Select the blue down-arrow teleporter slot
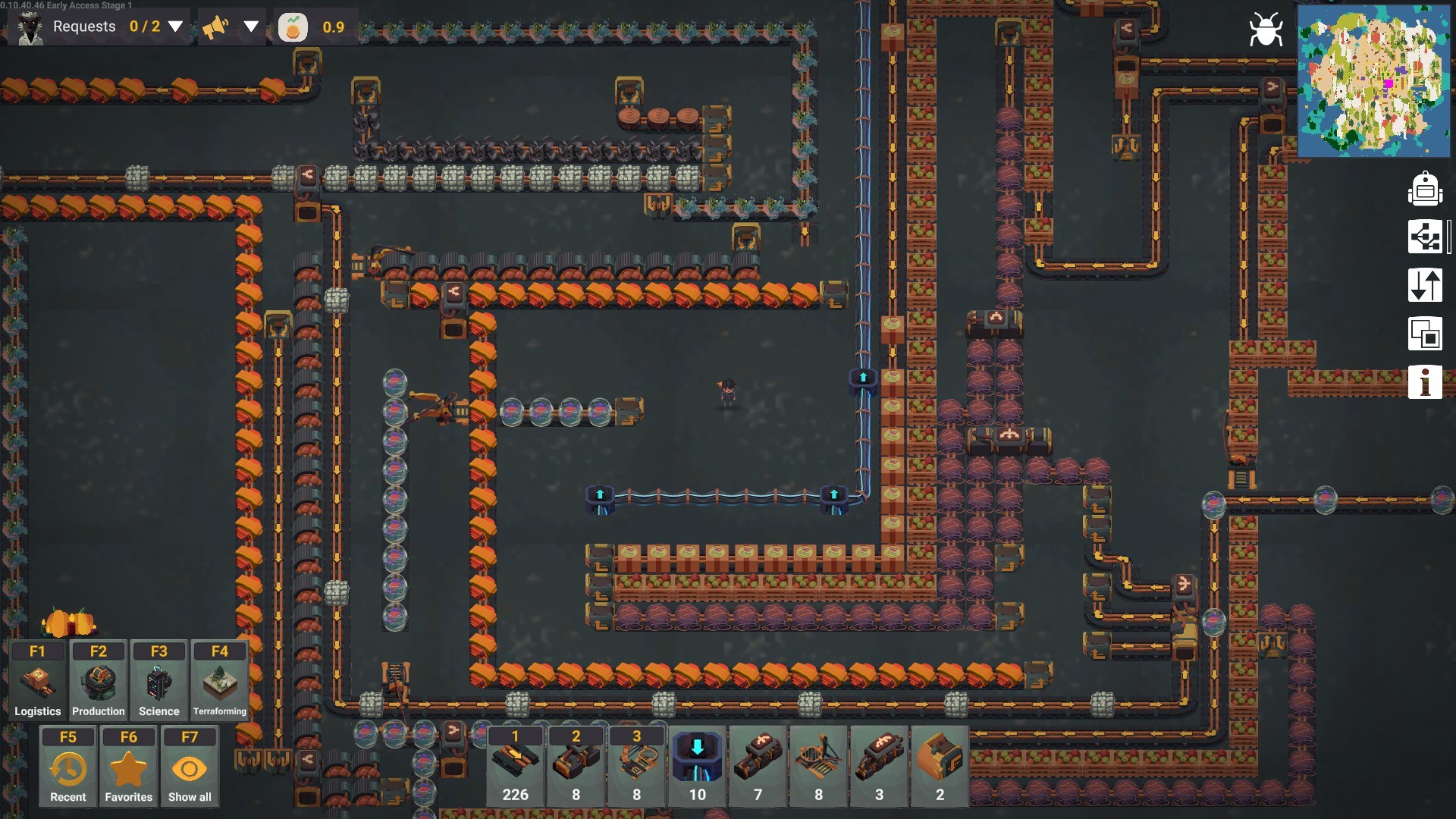Image resolution: width=1456 pixels, height=819 pixels. [697, 766]
